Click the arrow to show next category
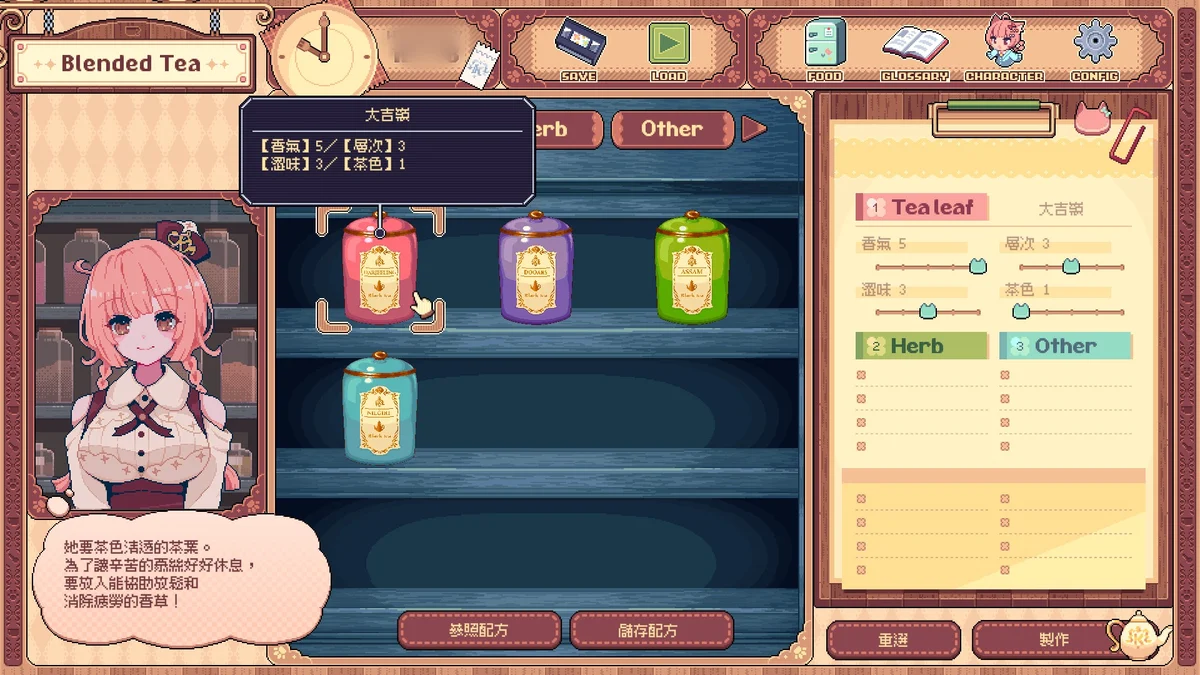 [754, 129]
